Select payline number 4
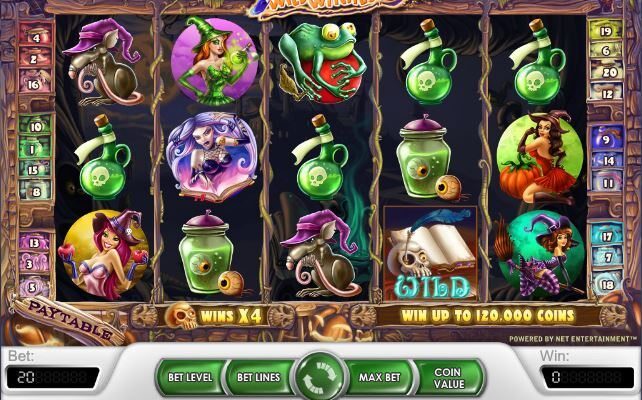 pos(36,39)
